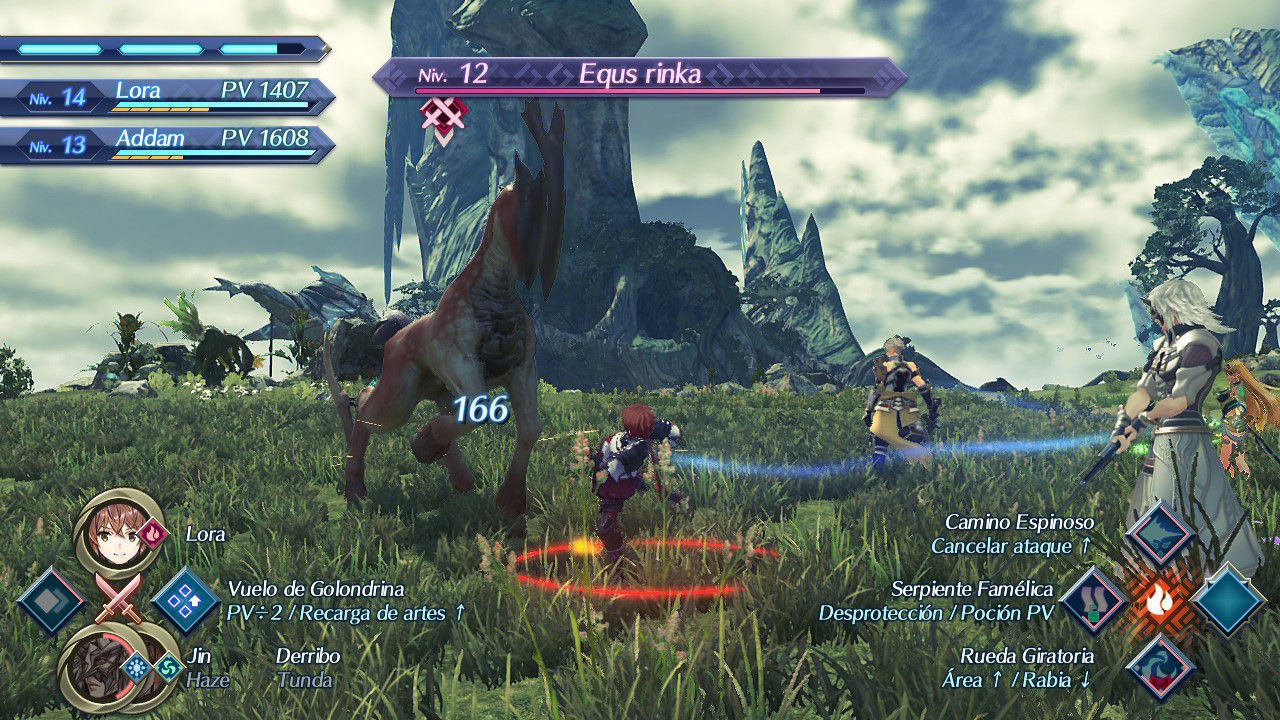Click the fire element badge on Lora's portrait

[153, 534]
